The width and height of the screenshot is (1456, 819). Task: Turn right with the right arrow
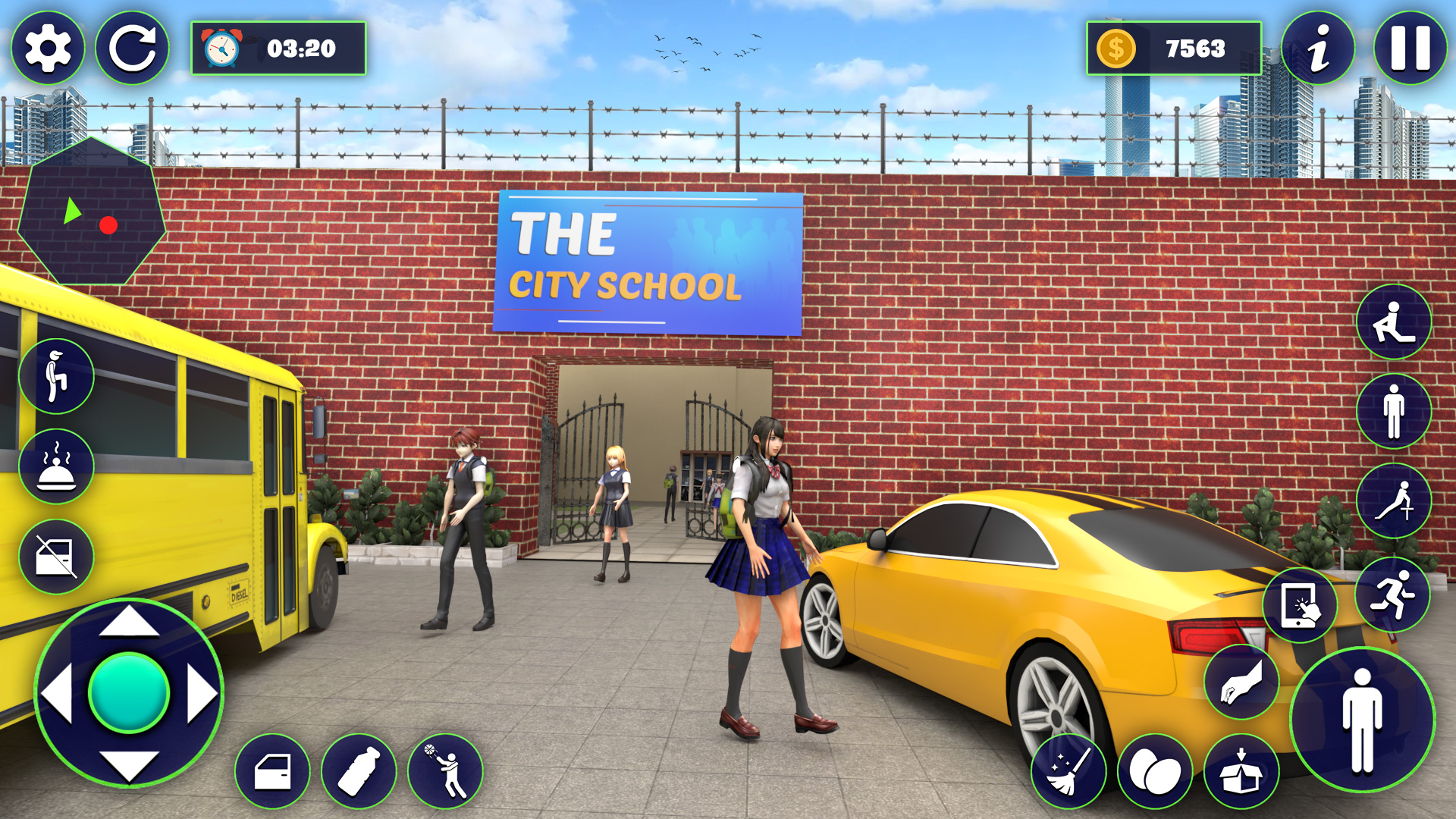tap(202, 693)
